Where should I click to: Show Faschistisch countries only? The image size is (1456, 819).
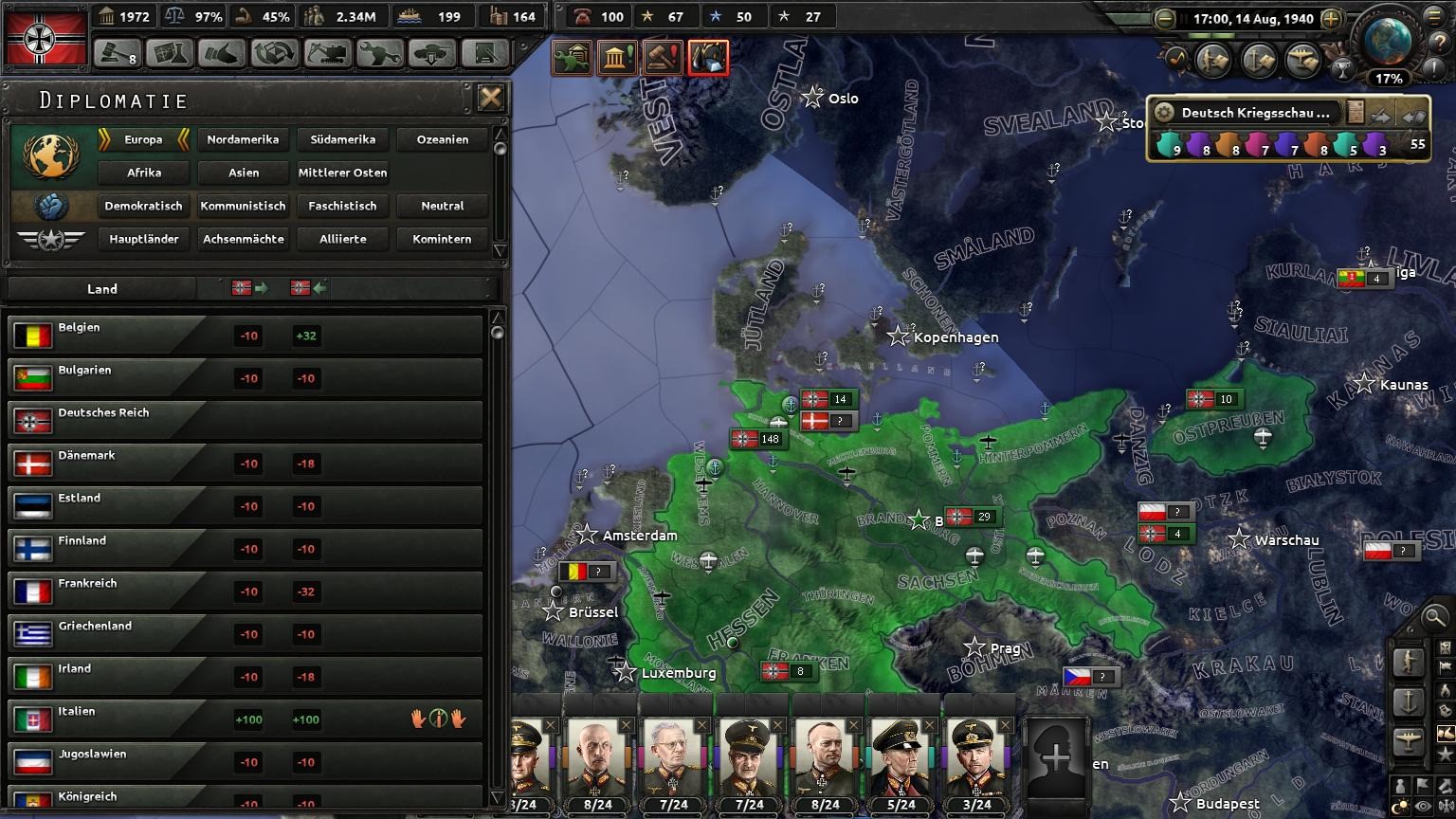coord(342,206)
